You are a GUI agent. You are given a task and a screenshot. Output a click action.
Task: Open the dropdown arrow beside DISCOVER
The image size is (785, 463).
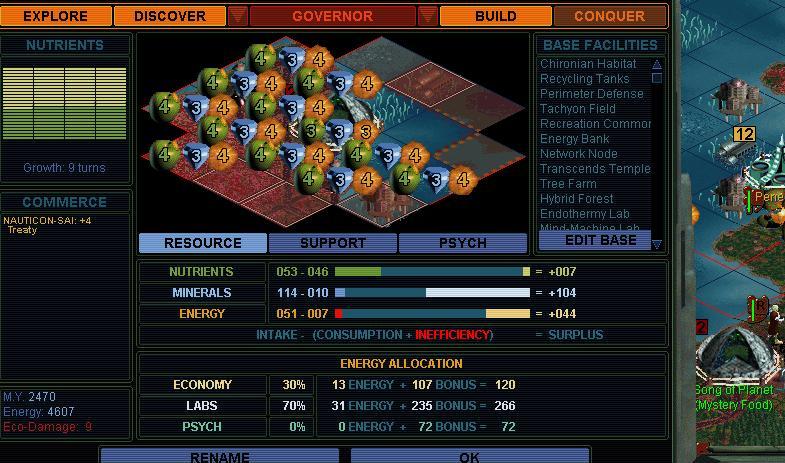pos(237,16)
